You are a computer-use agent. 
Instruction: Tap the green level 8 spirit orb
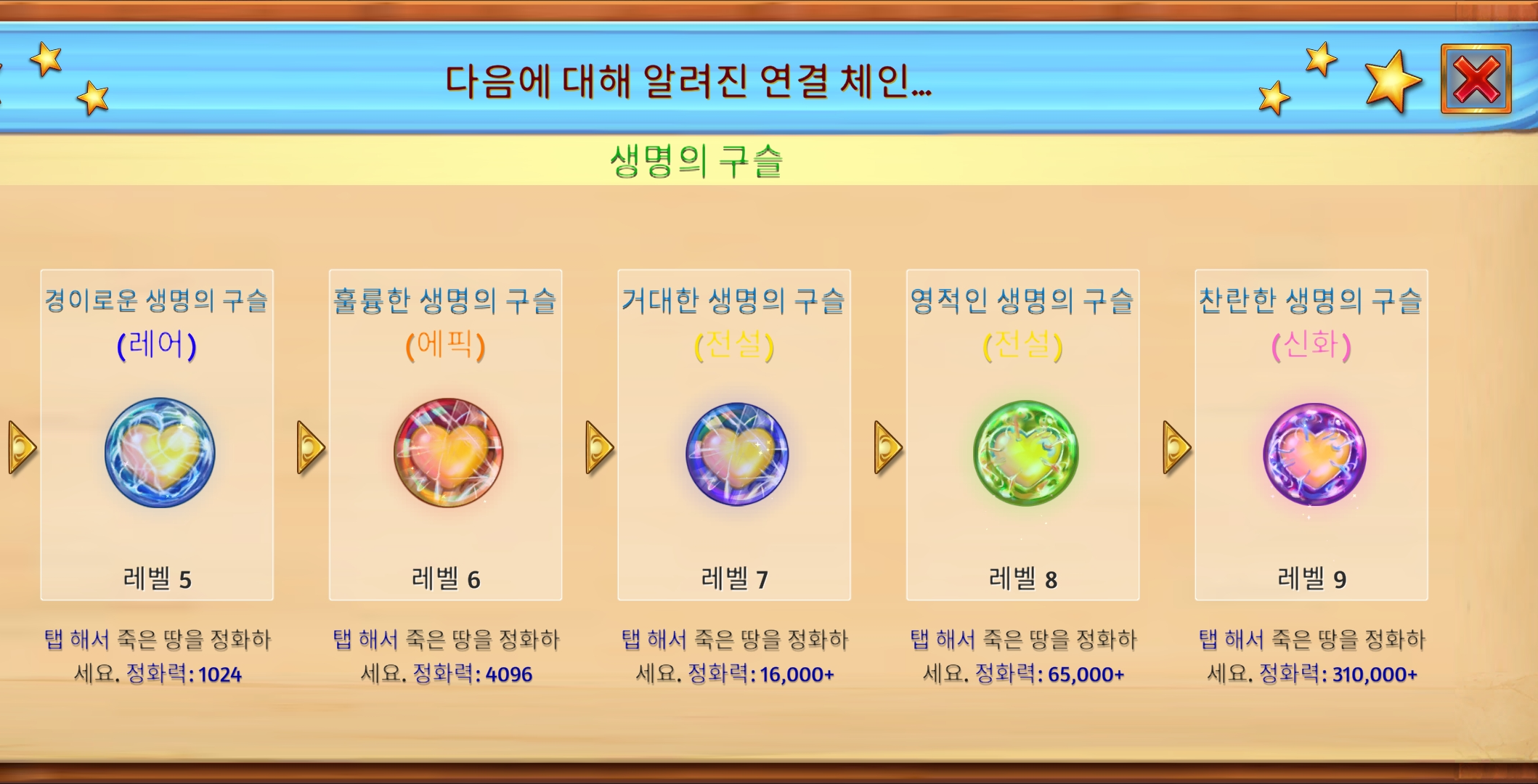click(1027, 452)
